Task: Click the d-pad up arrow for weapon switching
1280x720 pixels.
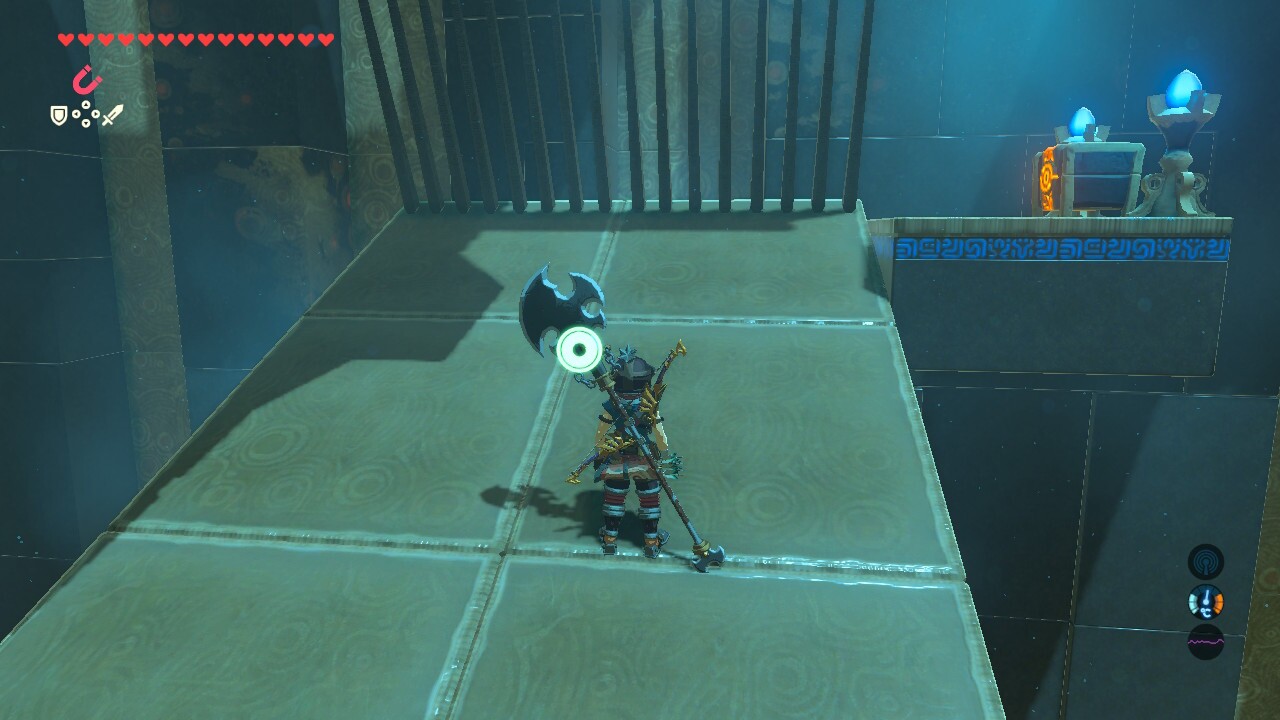Action: click(86, 104)
